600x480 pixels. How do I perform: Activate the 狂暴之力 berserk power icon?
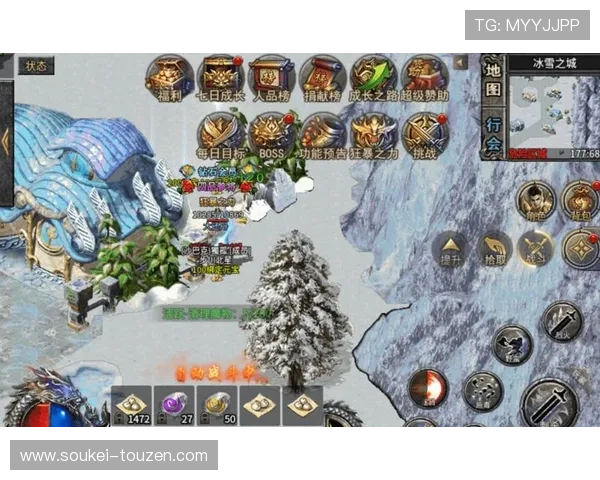pyautogui.click(x=373, y=134)
